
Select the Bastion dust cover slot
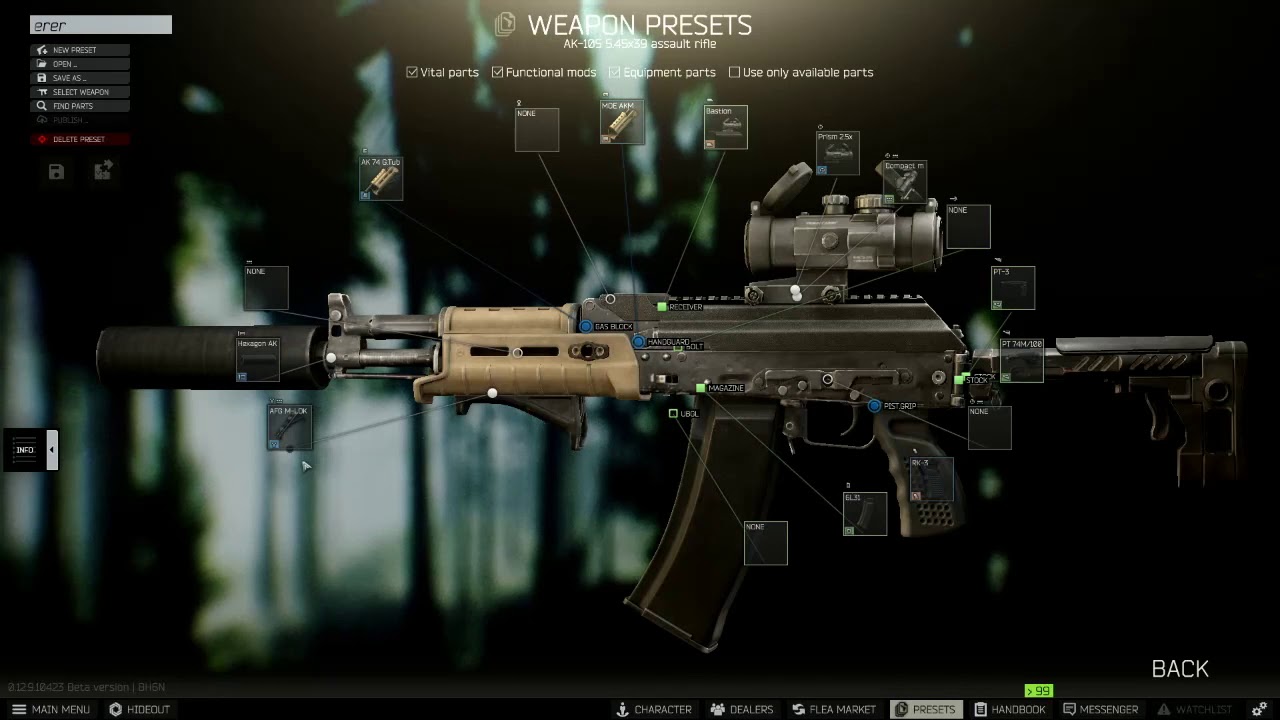pos(726,128)
